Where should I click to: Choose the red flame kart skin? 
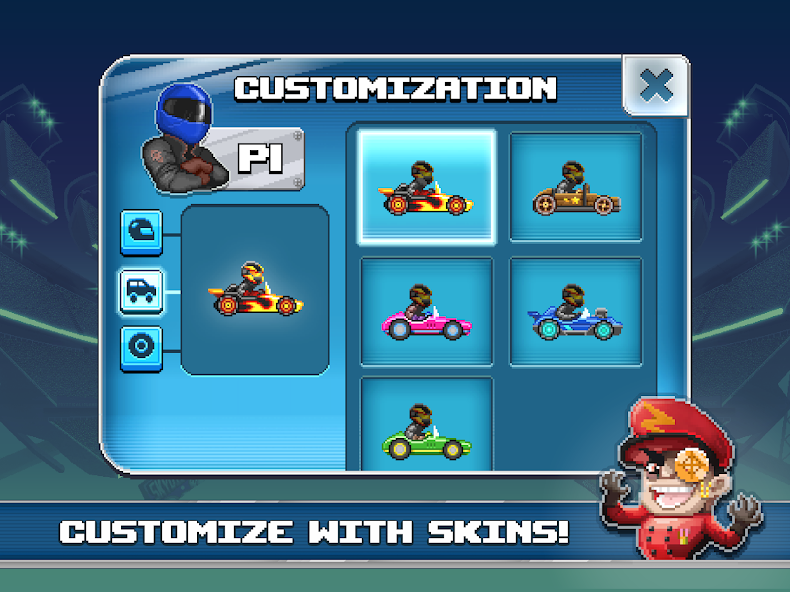coord(427,187)
